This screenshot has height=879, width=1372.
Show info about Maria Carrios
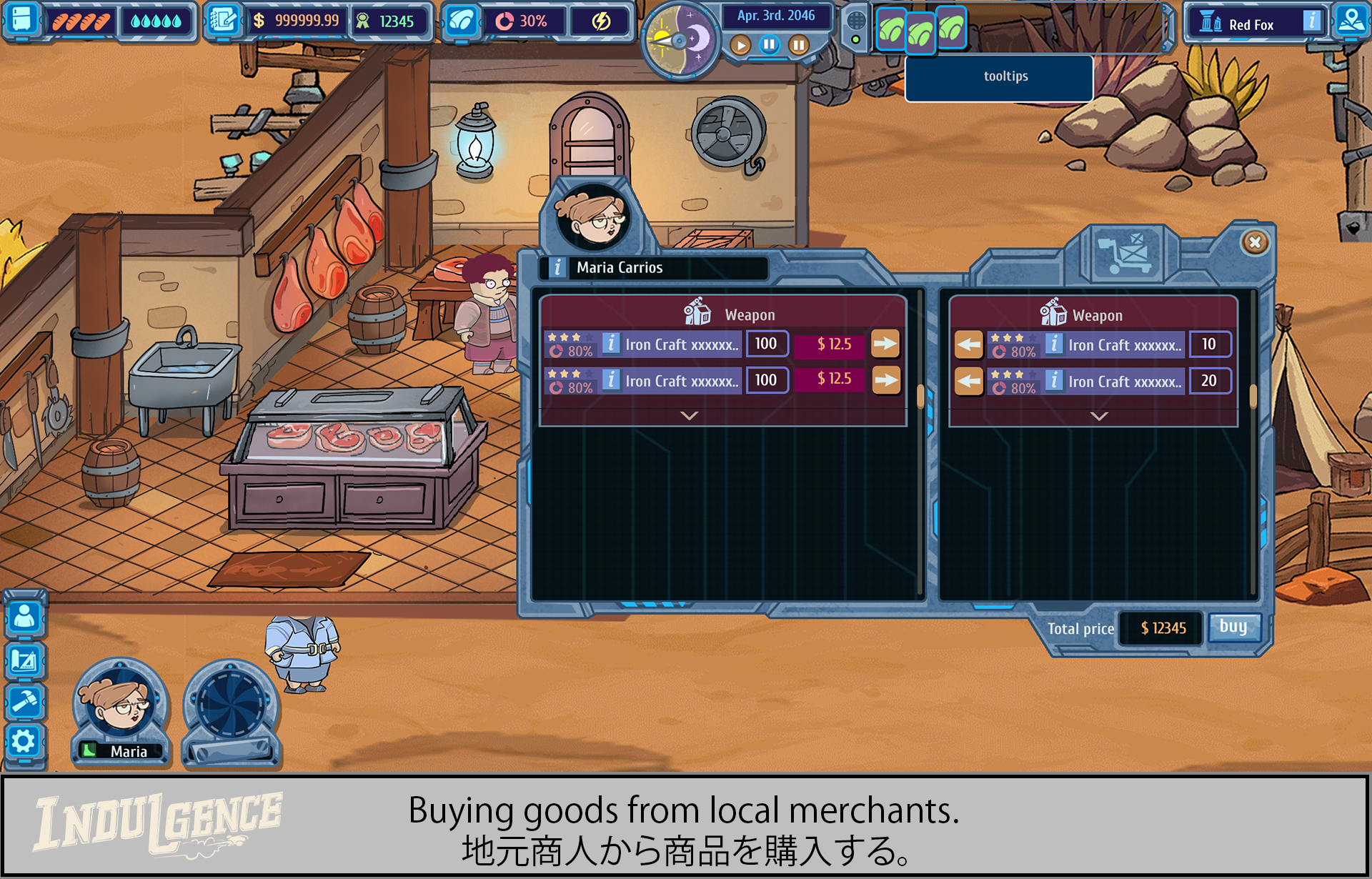click(x=557, y=267)
